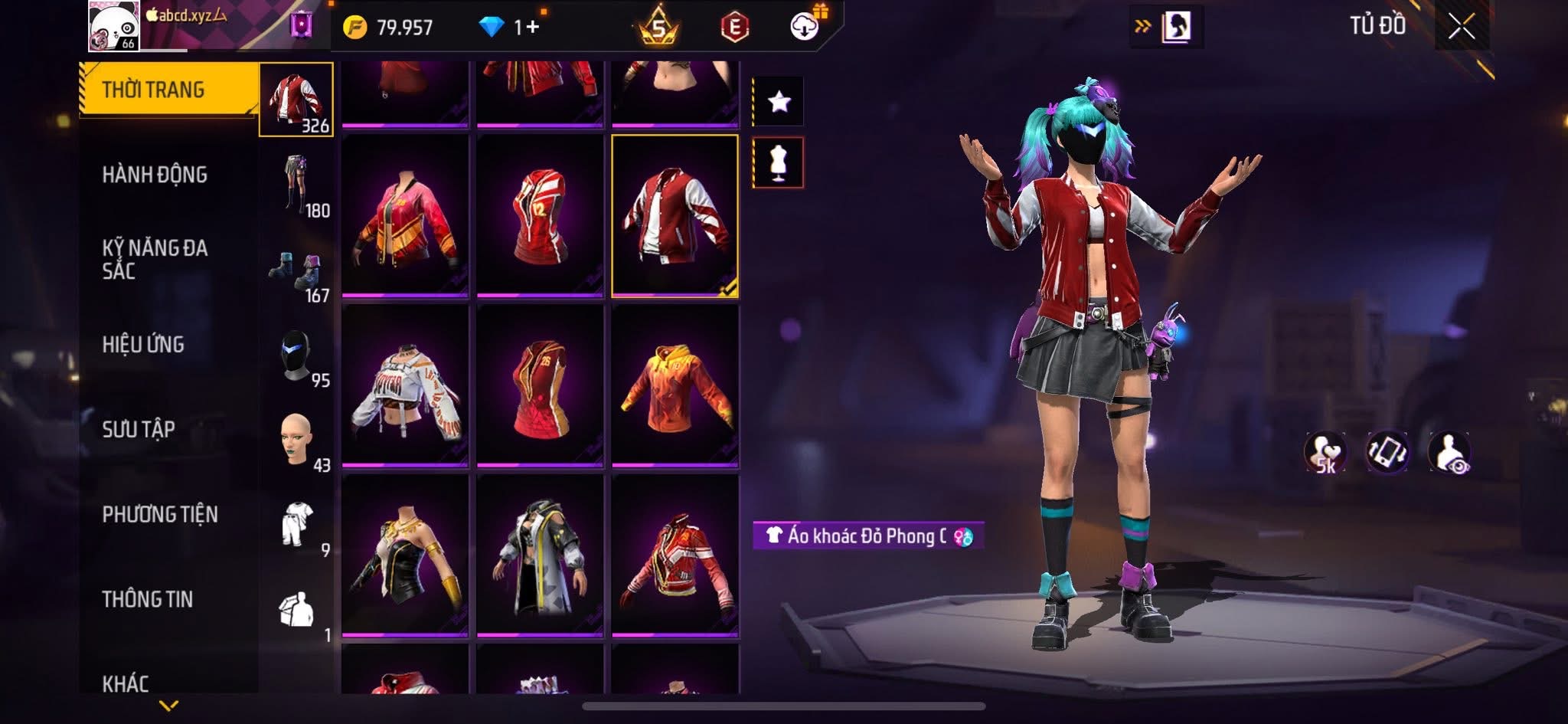
Task: Select the equipped red varsity jacket
Action: (675, 215)
